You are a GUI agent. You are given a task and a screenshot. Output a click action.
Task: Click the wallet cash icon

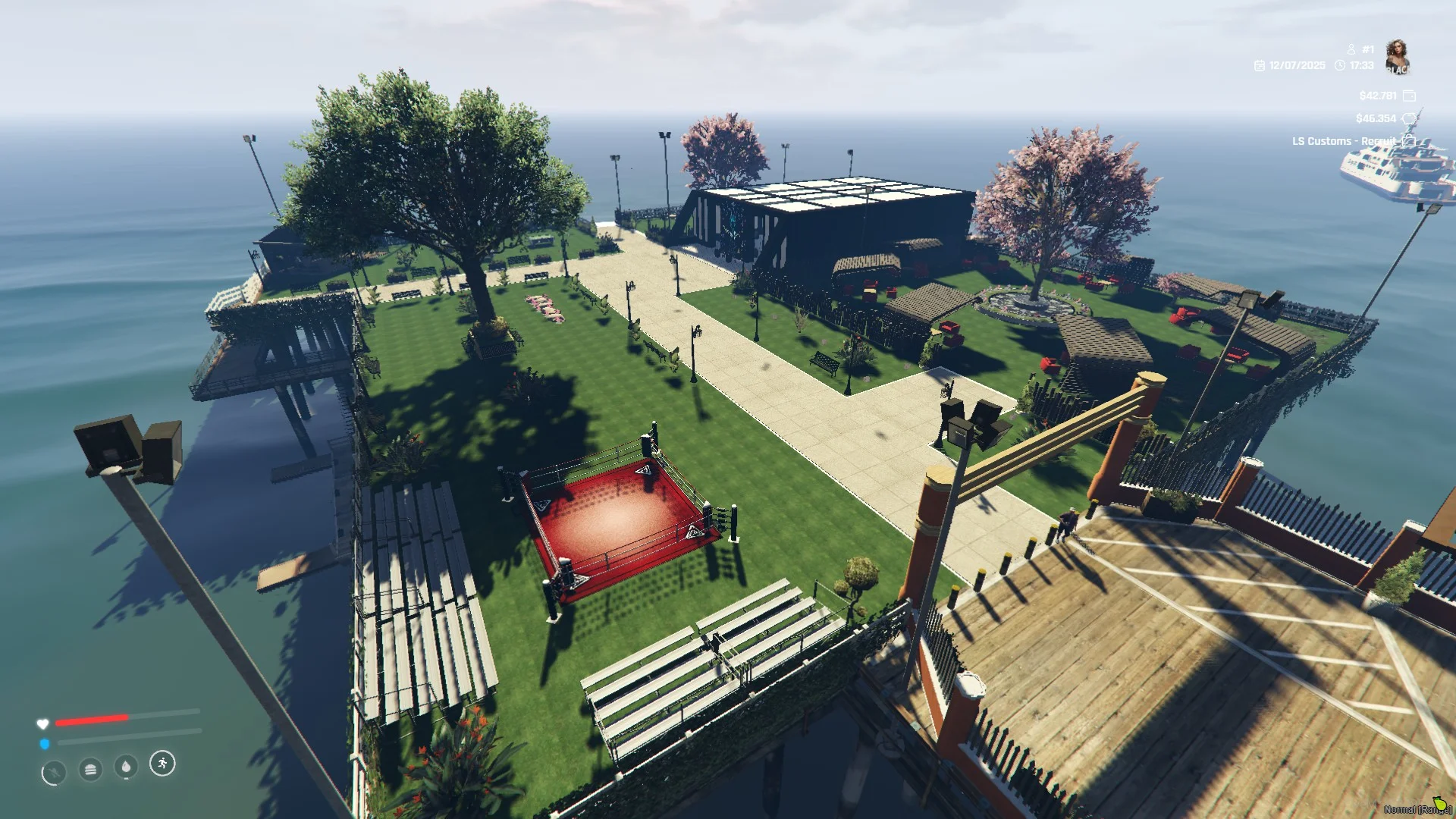click(x=1409, y=96)
